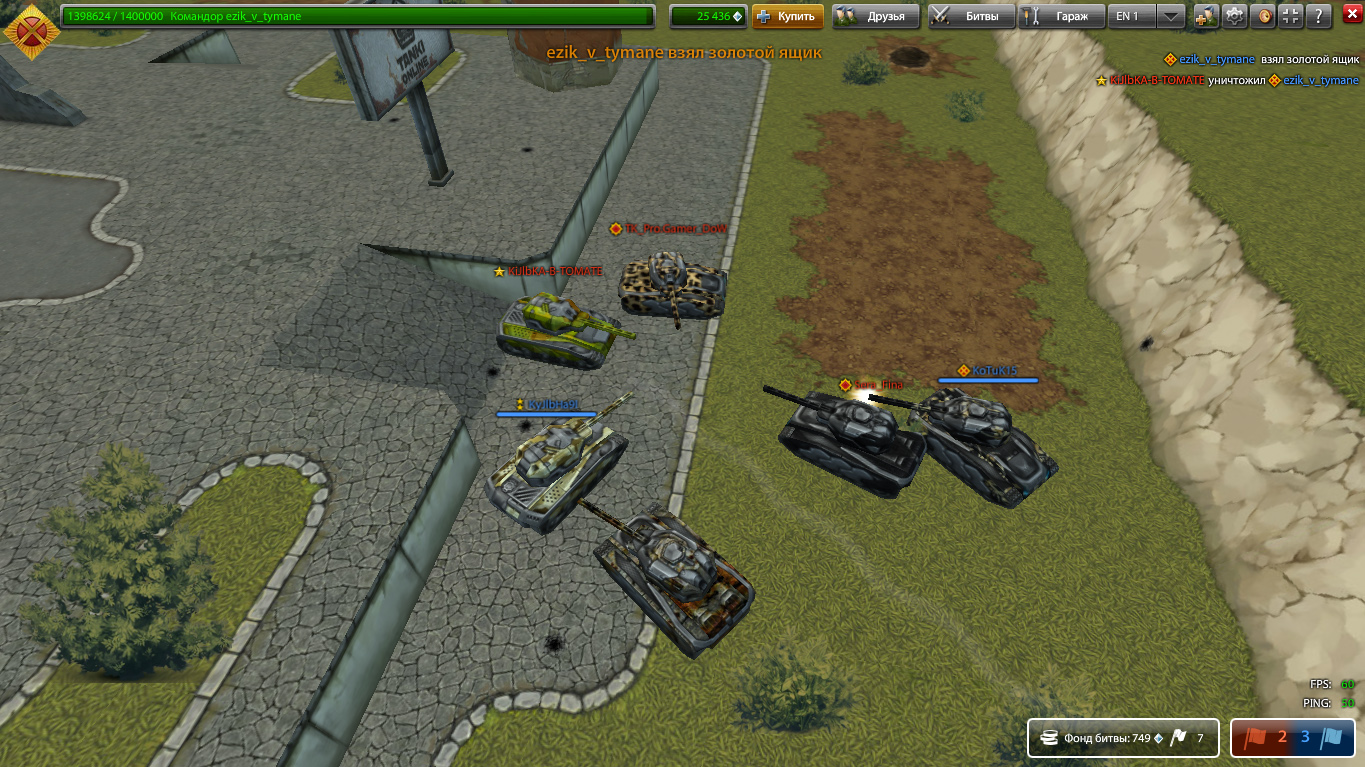Toggle the sound speaker icon
The image size is (1365, 767).
(x=1264, y=16)
